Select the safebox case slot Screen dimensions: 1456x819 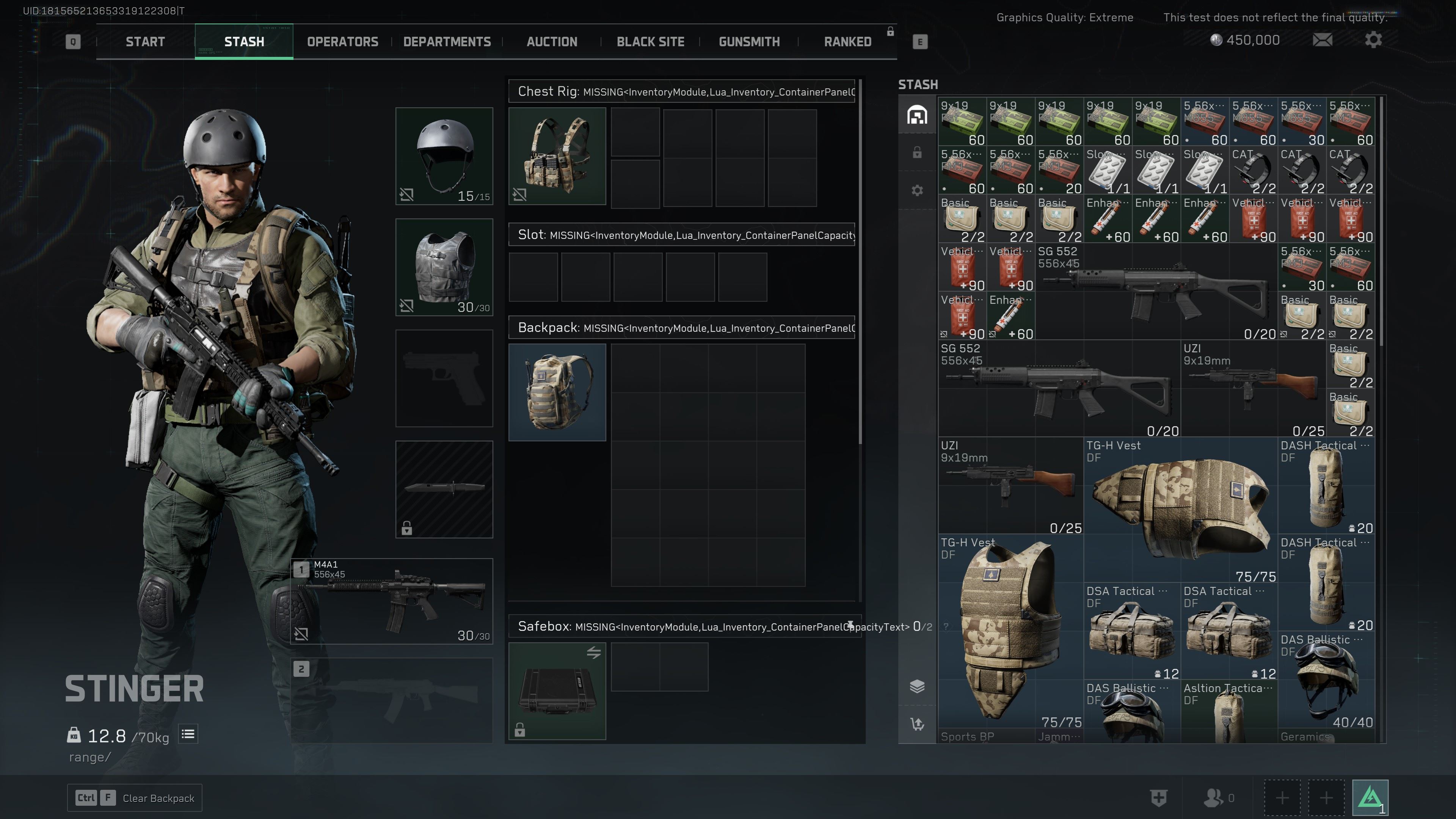coord(557,691)
